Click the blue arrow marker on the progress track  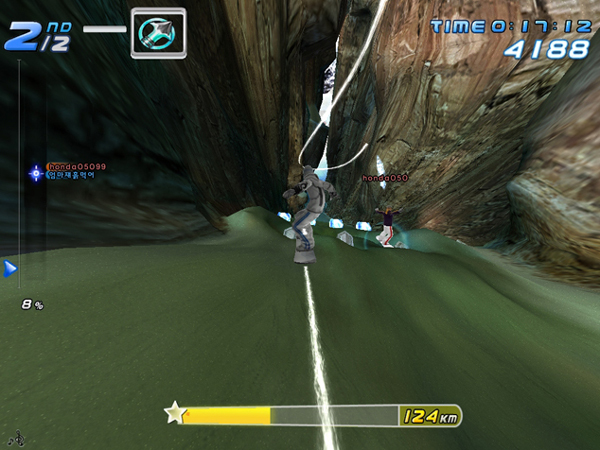10,268
